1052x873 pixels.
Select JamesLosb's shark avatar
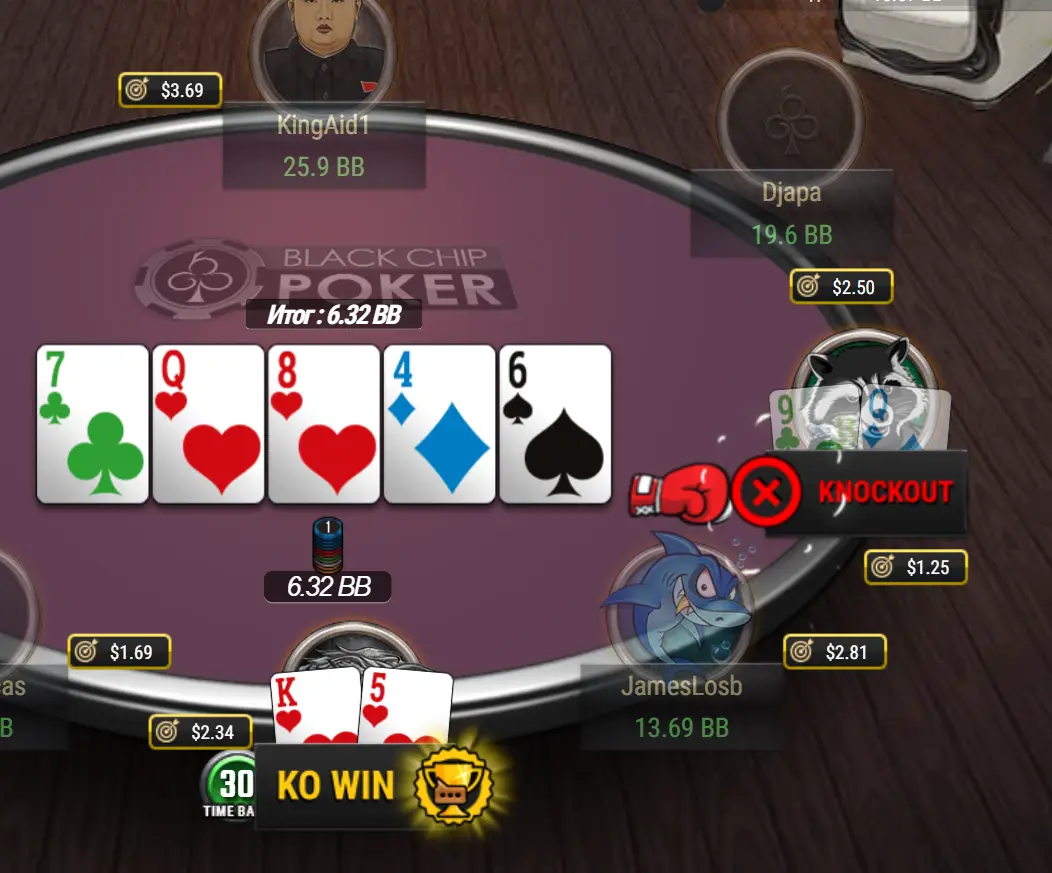pos(678,603)
